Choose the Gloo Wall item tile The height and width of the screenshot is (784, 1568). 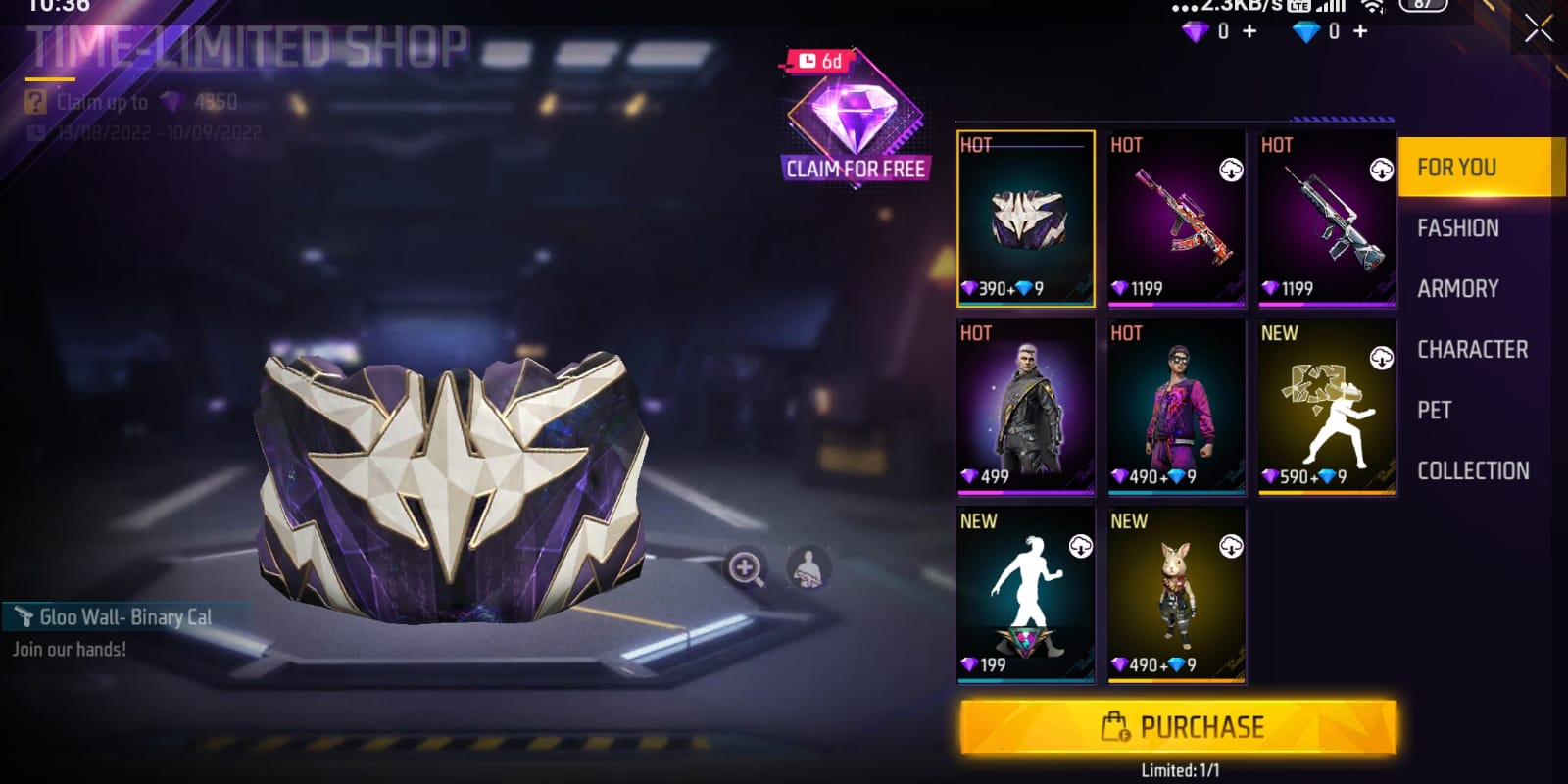tap(1026, 219)
